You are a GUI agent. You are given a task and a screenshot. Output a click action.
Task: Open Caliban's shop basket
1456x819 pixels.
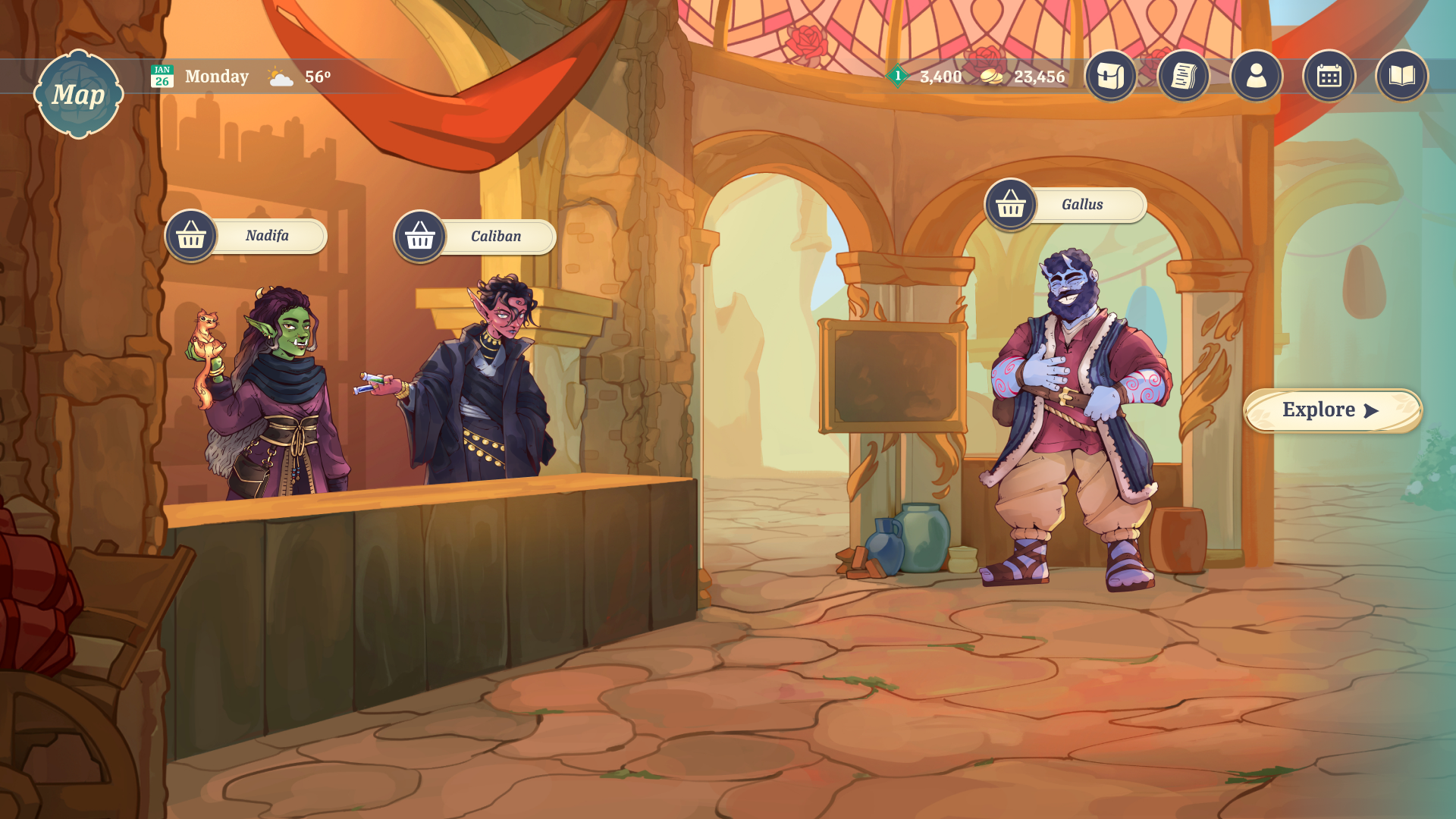click(420, 237)
